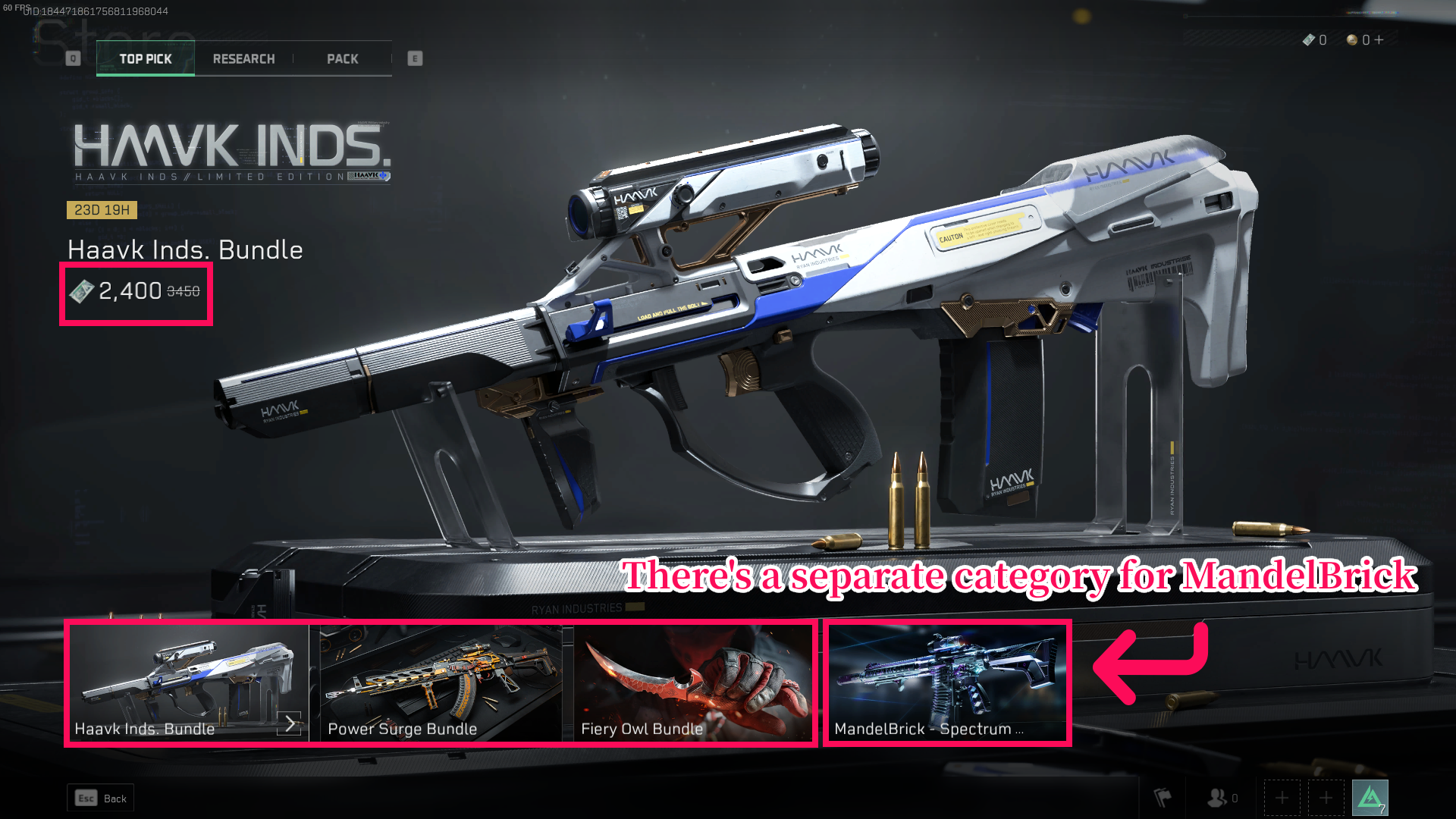Open the green triangle player avatar

[1370, 798]
